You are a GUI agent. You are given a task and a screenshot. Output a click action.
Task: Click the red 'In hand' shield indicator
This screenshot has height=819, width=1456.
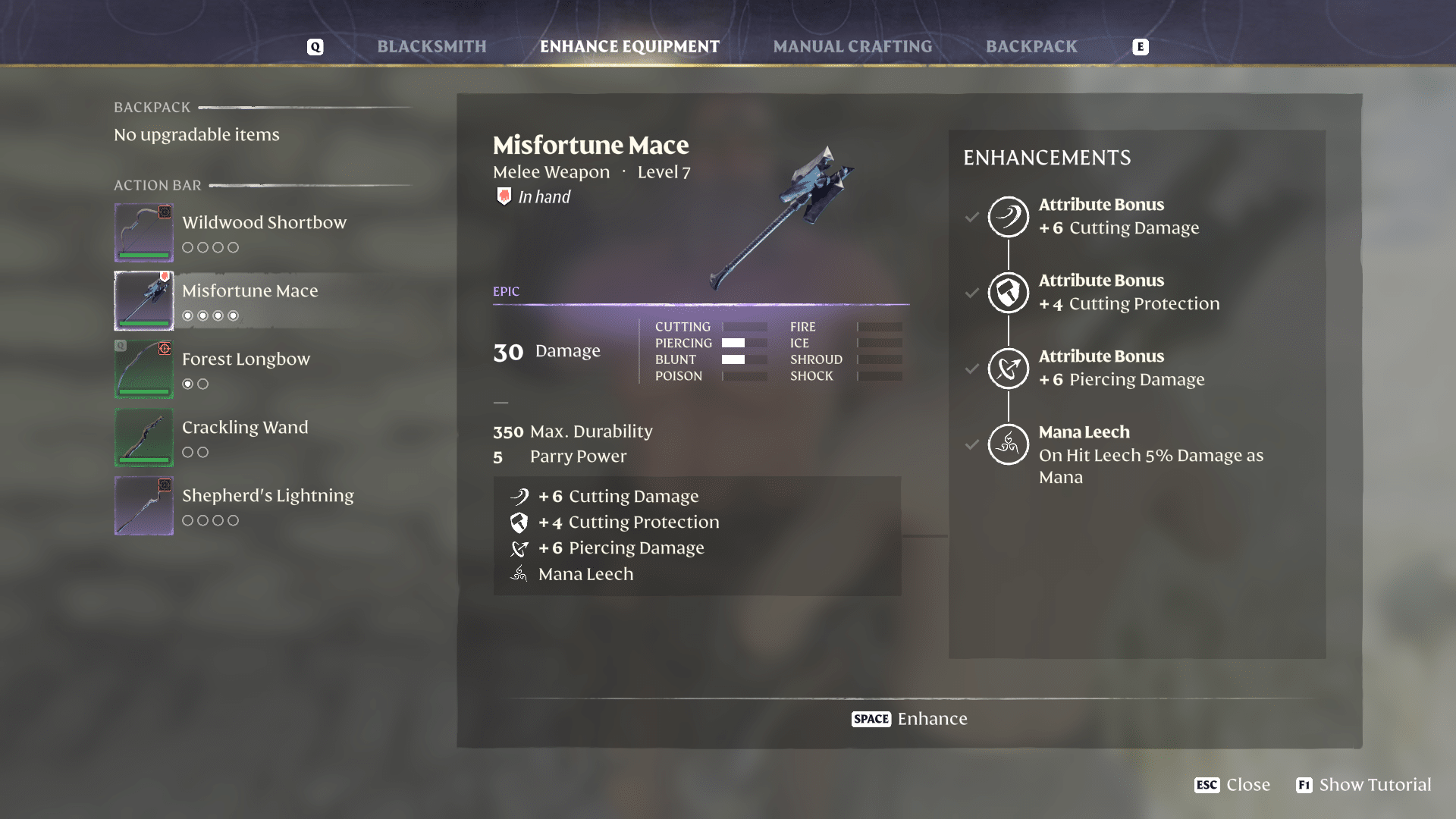point(503,196)
